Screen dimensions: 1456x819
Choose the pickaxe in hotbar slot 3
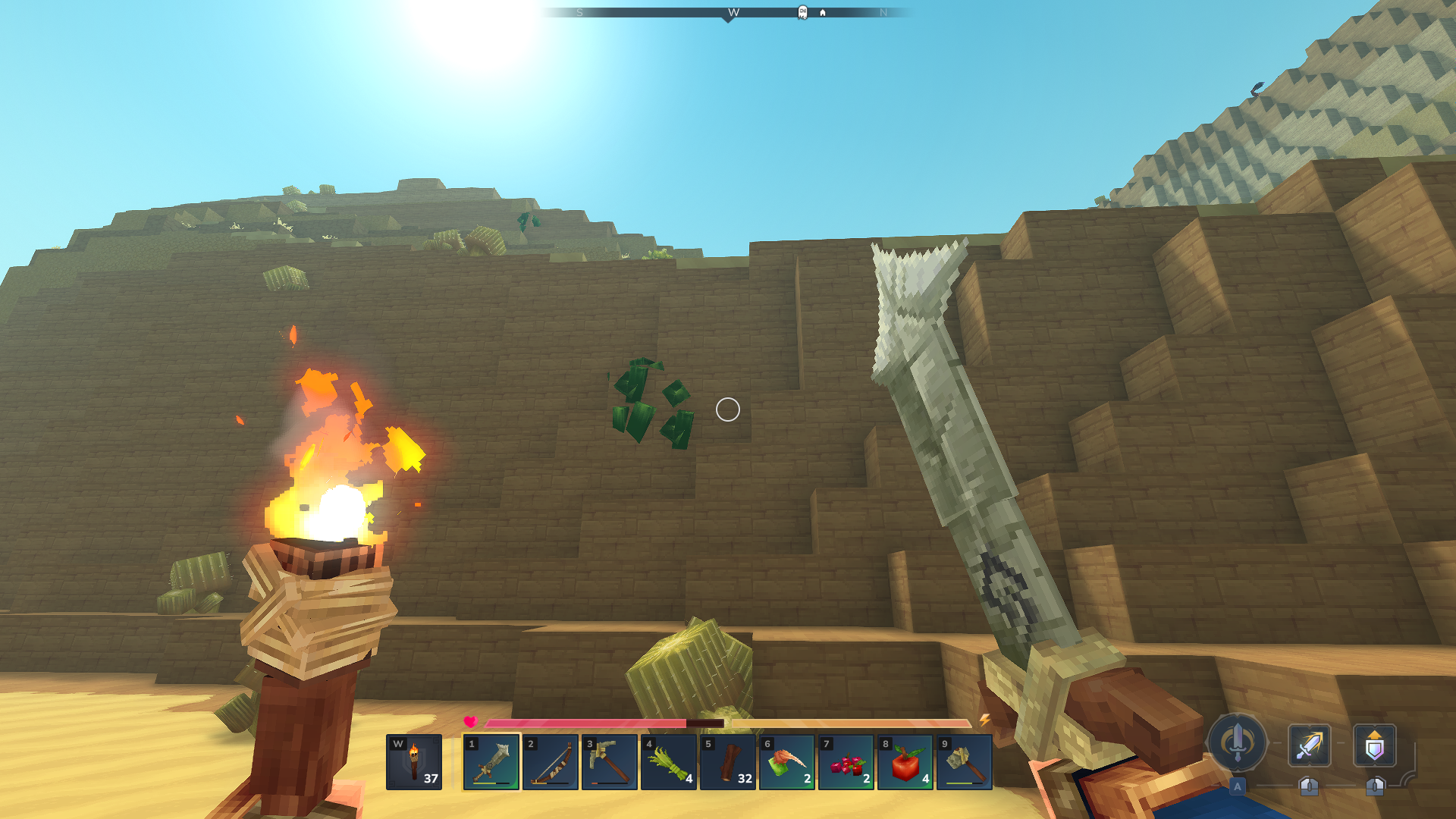coord(610,761)
